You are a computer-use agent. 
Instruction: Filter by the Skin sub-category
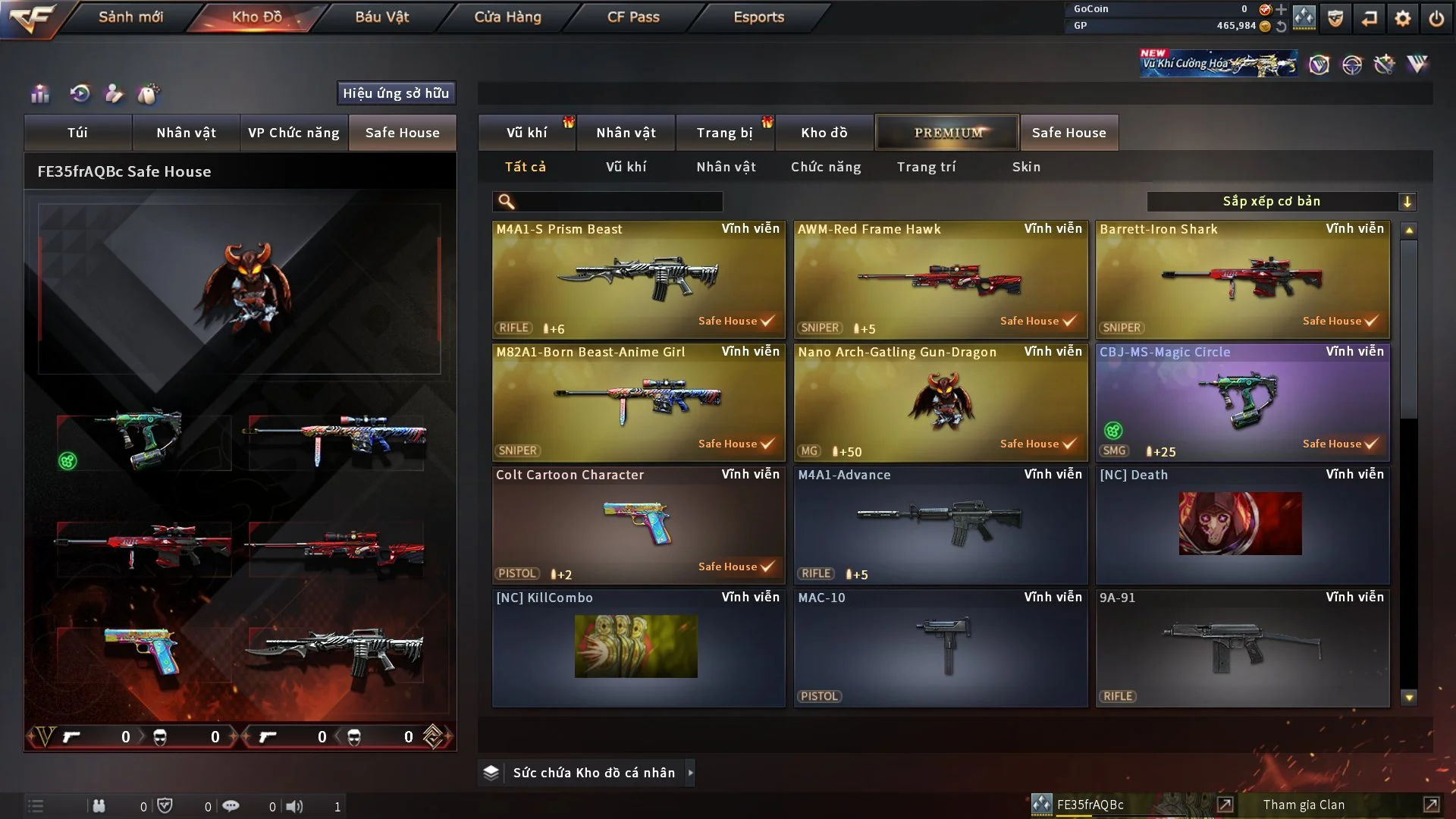pos(1026,167)
